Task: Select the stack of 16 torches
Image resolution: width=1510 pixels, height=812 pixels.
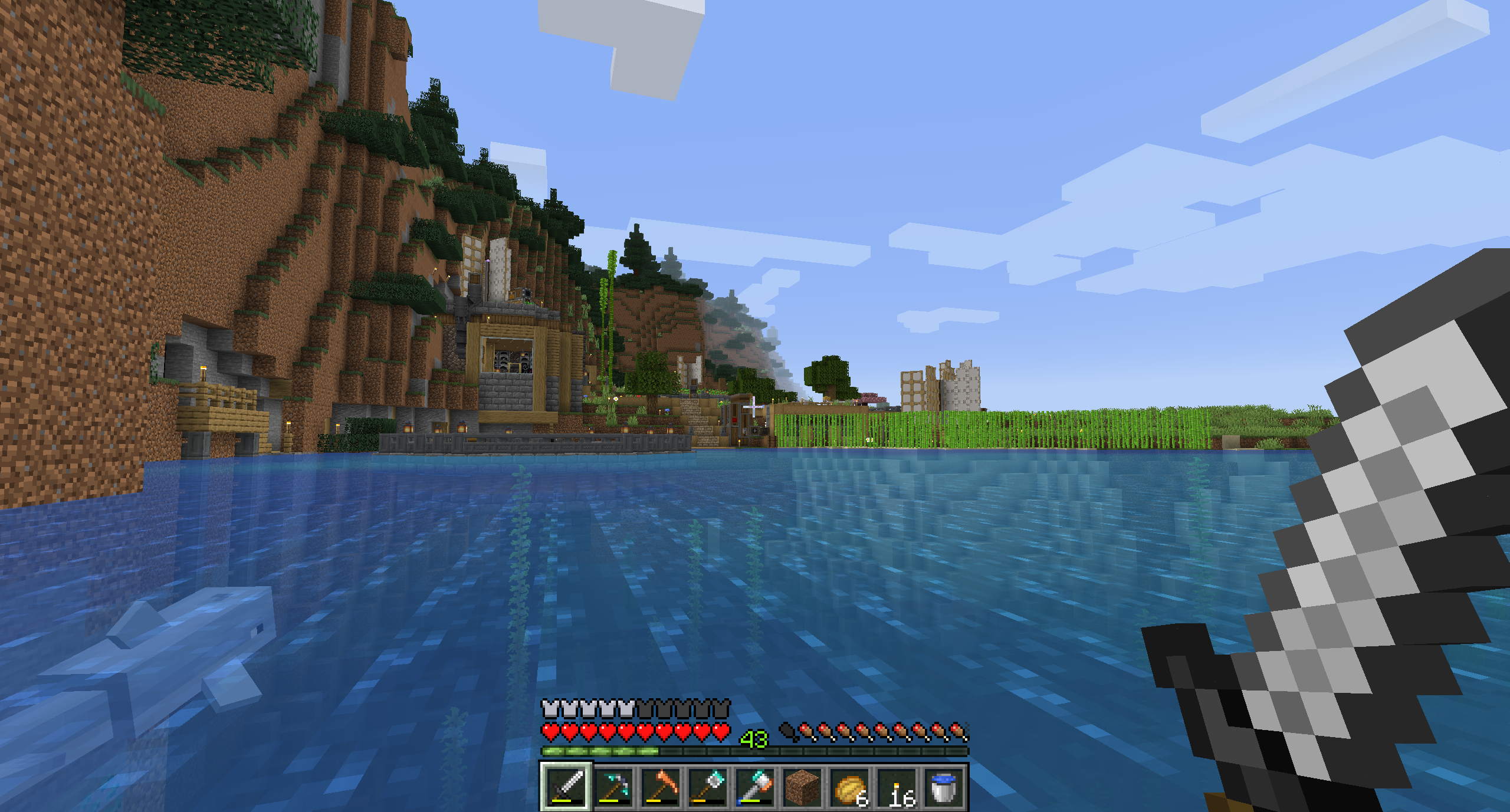Action: (897, 786)
